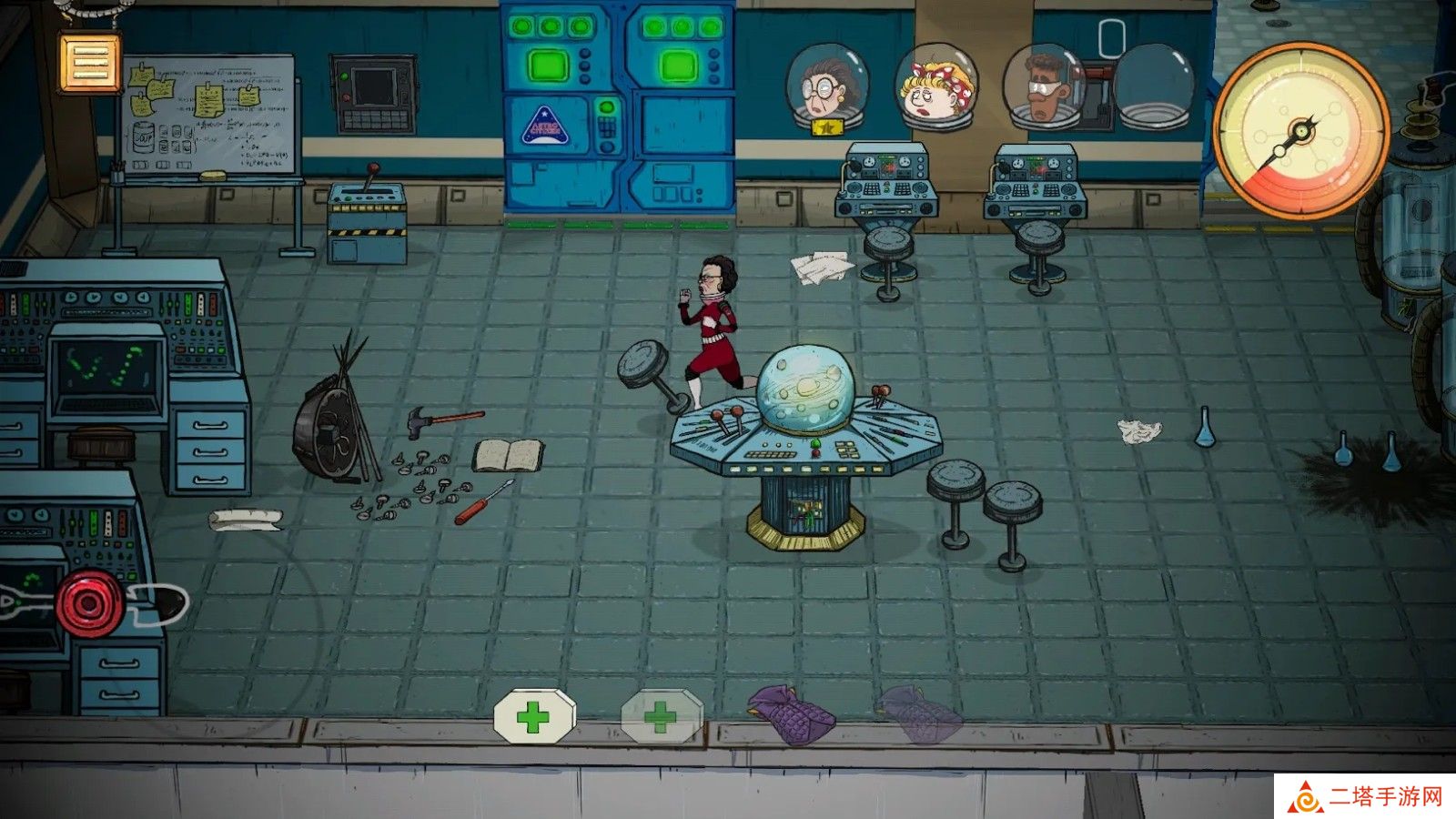Select the faded green-cross medkit slot
The width and height of the screenshot is (1456, 819).
click(662, 717)
